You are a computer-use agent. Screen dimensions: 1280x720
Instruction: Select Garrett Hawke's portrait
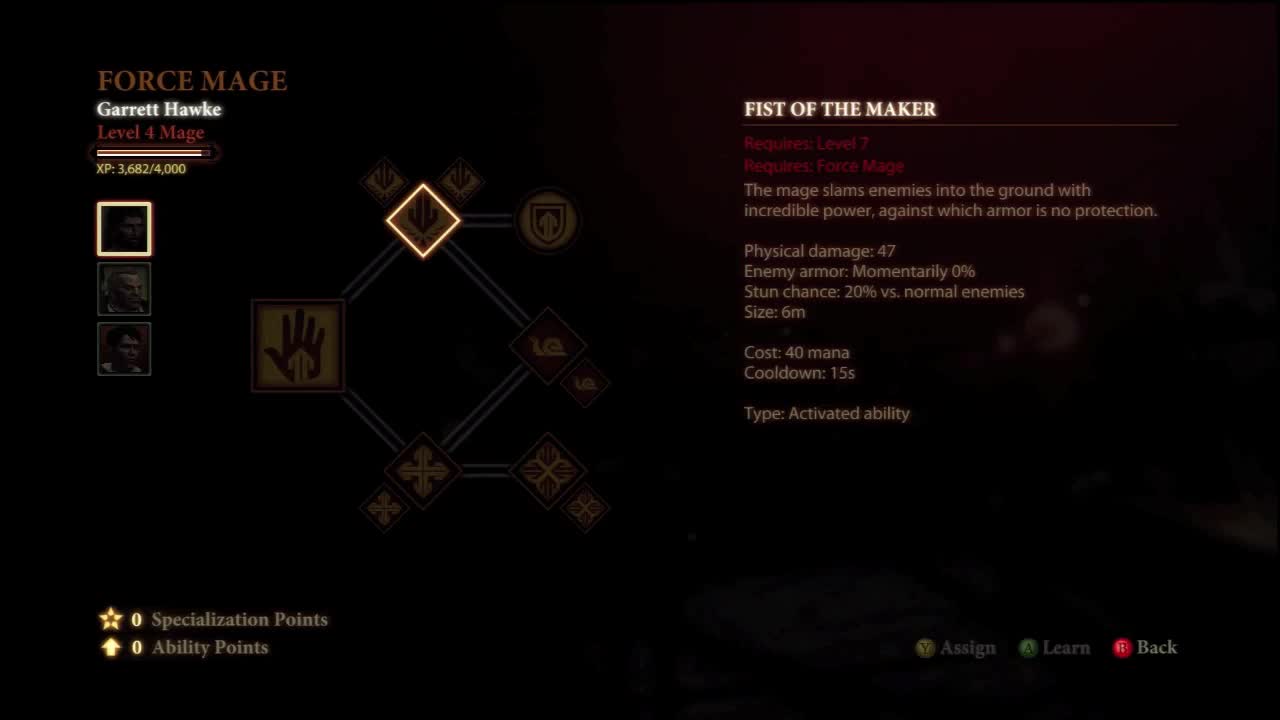click(124, 229)
